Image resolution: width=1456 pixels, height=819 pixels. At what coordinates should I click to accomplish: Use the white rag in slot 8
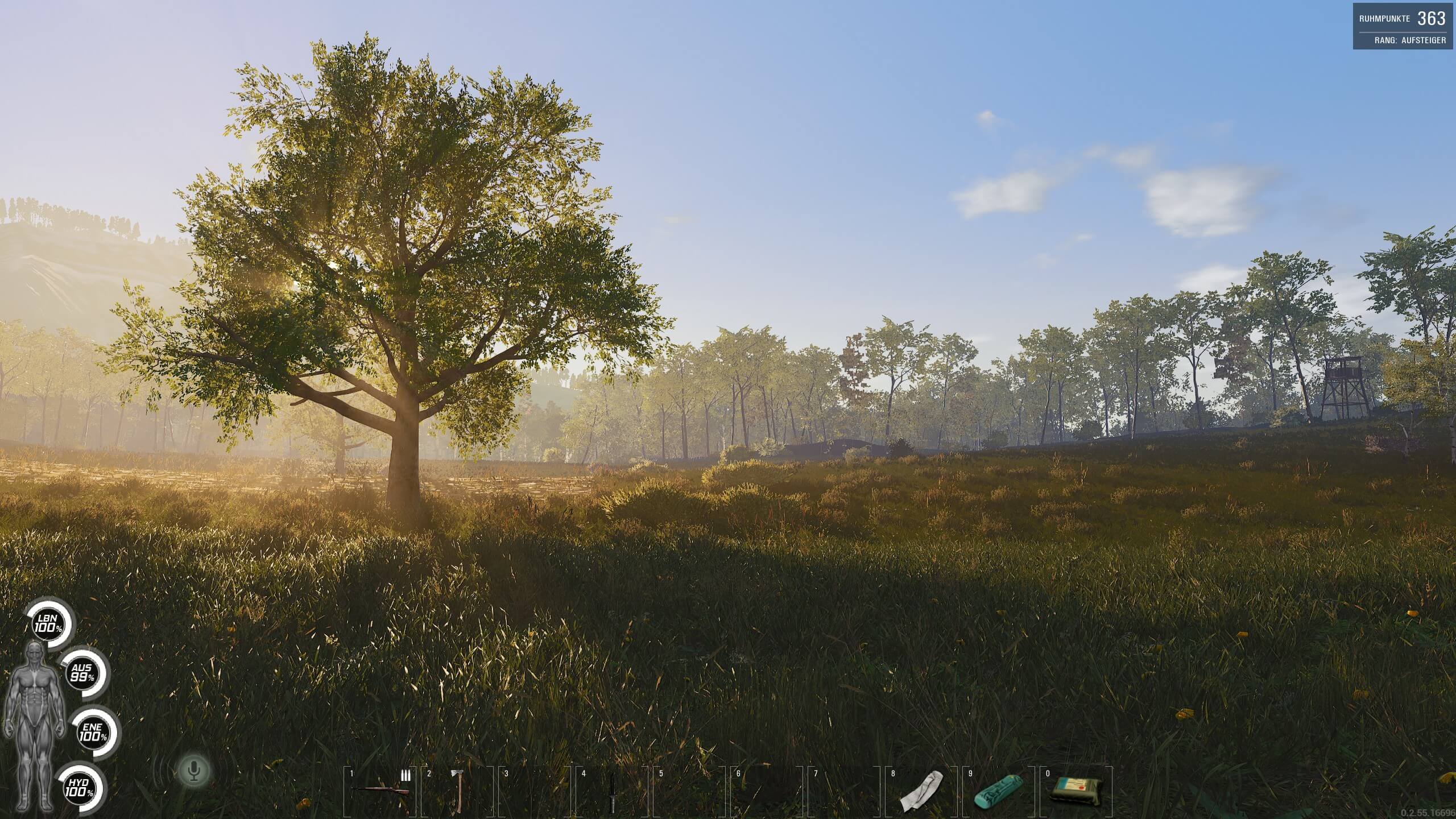pos(921,791)
